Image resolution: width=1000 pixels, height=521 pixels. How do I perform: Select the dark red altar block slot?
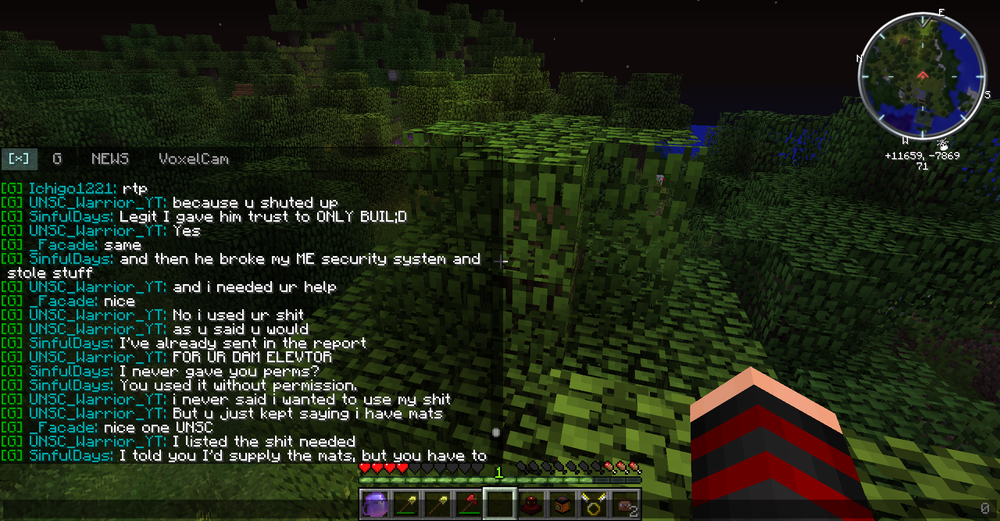[x=530, y=504]
